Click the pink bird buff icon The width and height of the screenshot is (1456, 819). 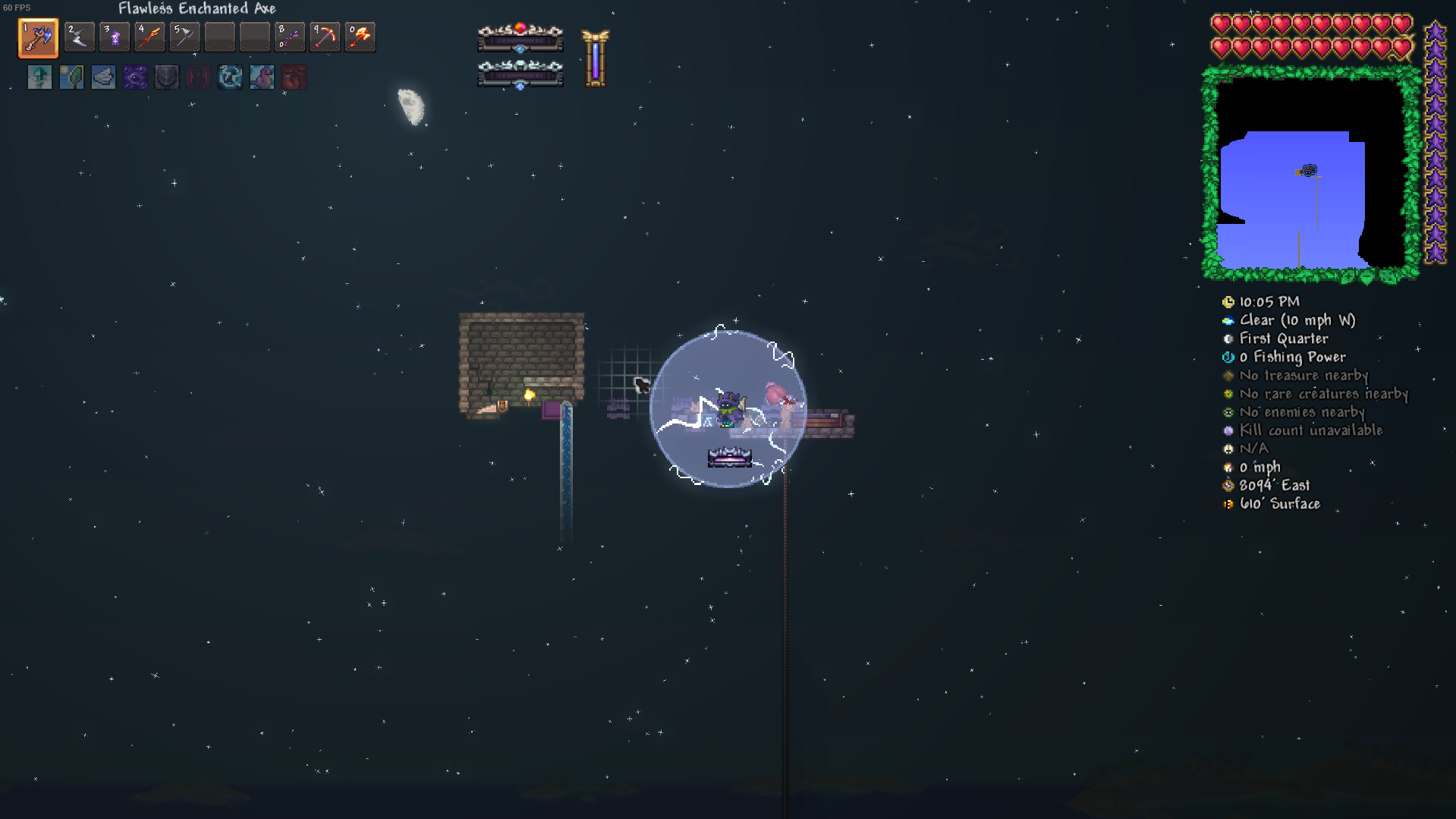(262, 77)
